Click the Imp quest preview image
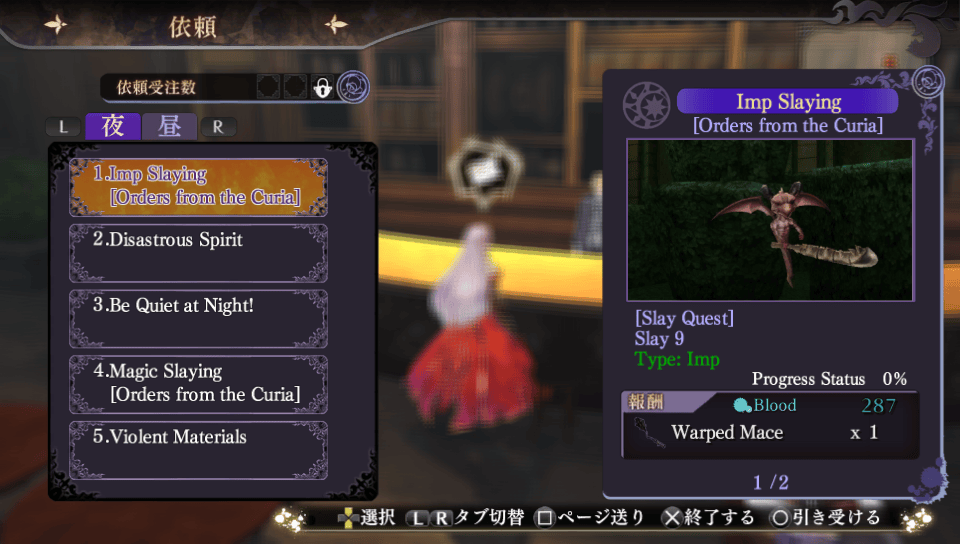The height and width of the screenshot is (544, 960). click(769, 219)
